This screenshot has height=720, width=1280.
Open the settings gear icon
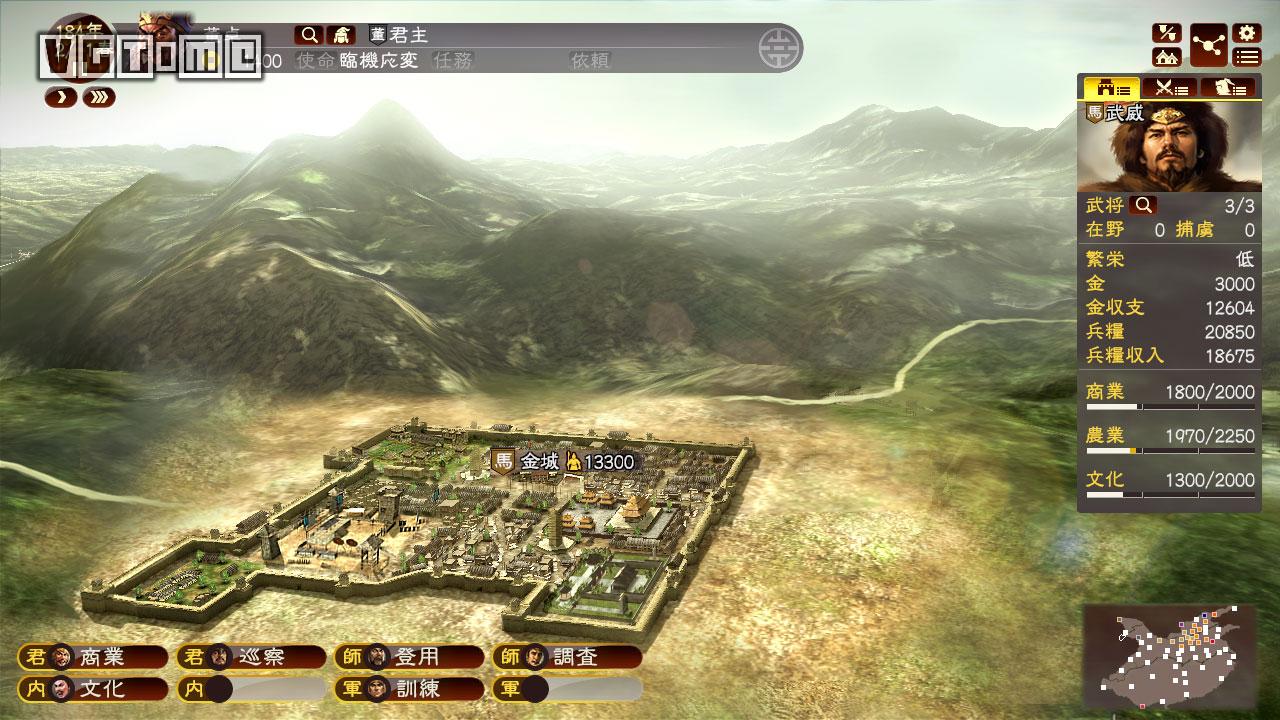pos(1247,32)
